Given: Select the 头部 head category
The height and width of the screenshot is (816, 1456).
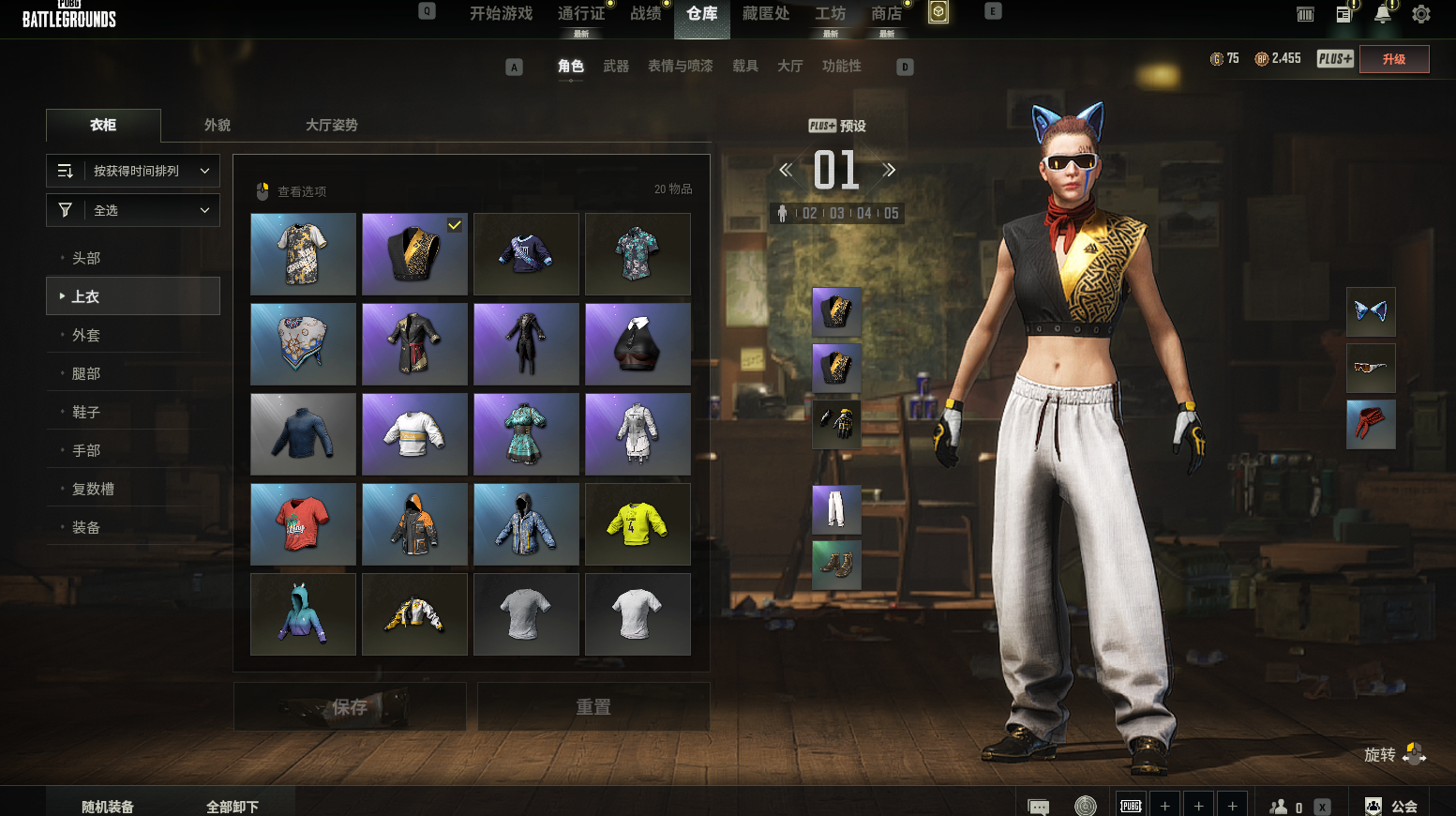Looking at the screenshot, I should pyautogui.click(x=86, y=258).
